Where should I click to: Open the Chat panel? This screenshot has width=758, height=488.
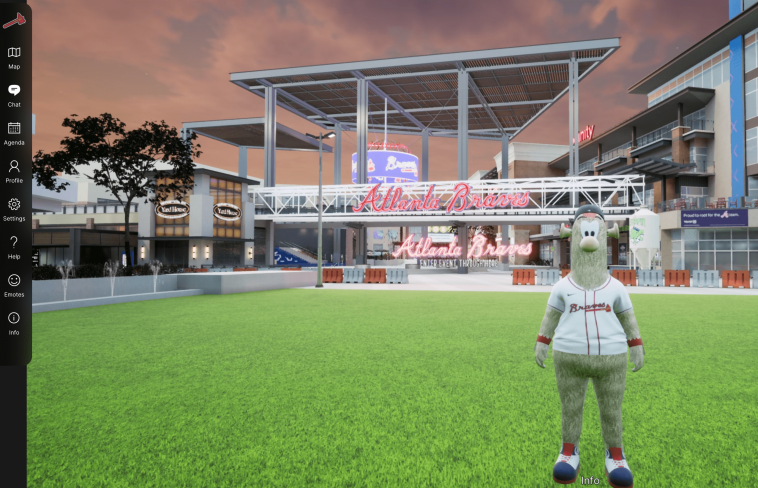14,92
